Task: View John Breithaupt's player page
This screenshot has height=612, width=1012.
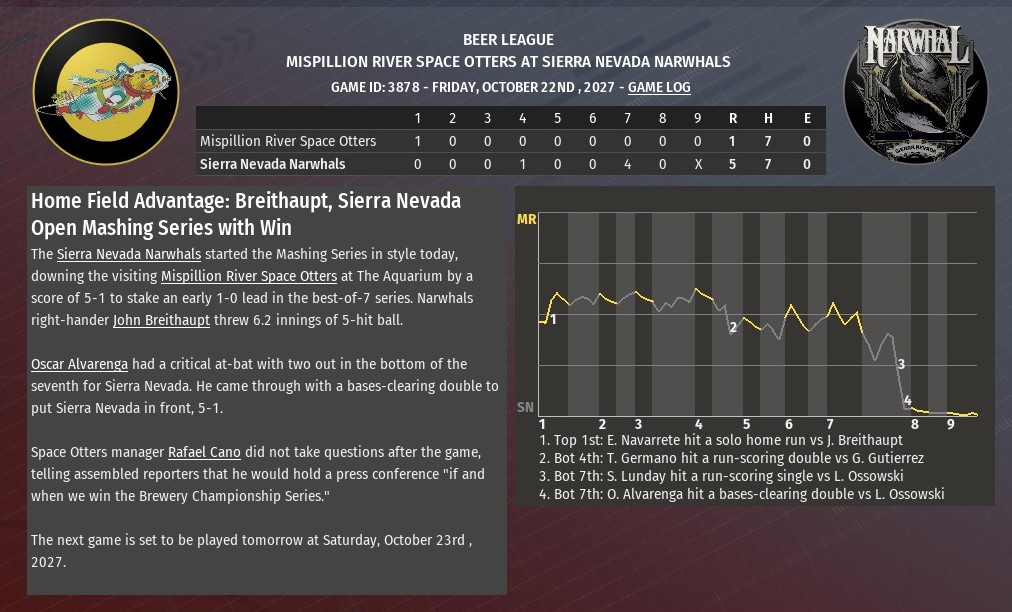Action: click(x=161, y=320)
